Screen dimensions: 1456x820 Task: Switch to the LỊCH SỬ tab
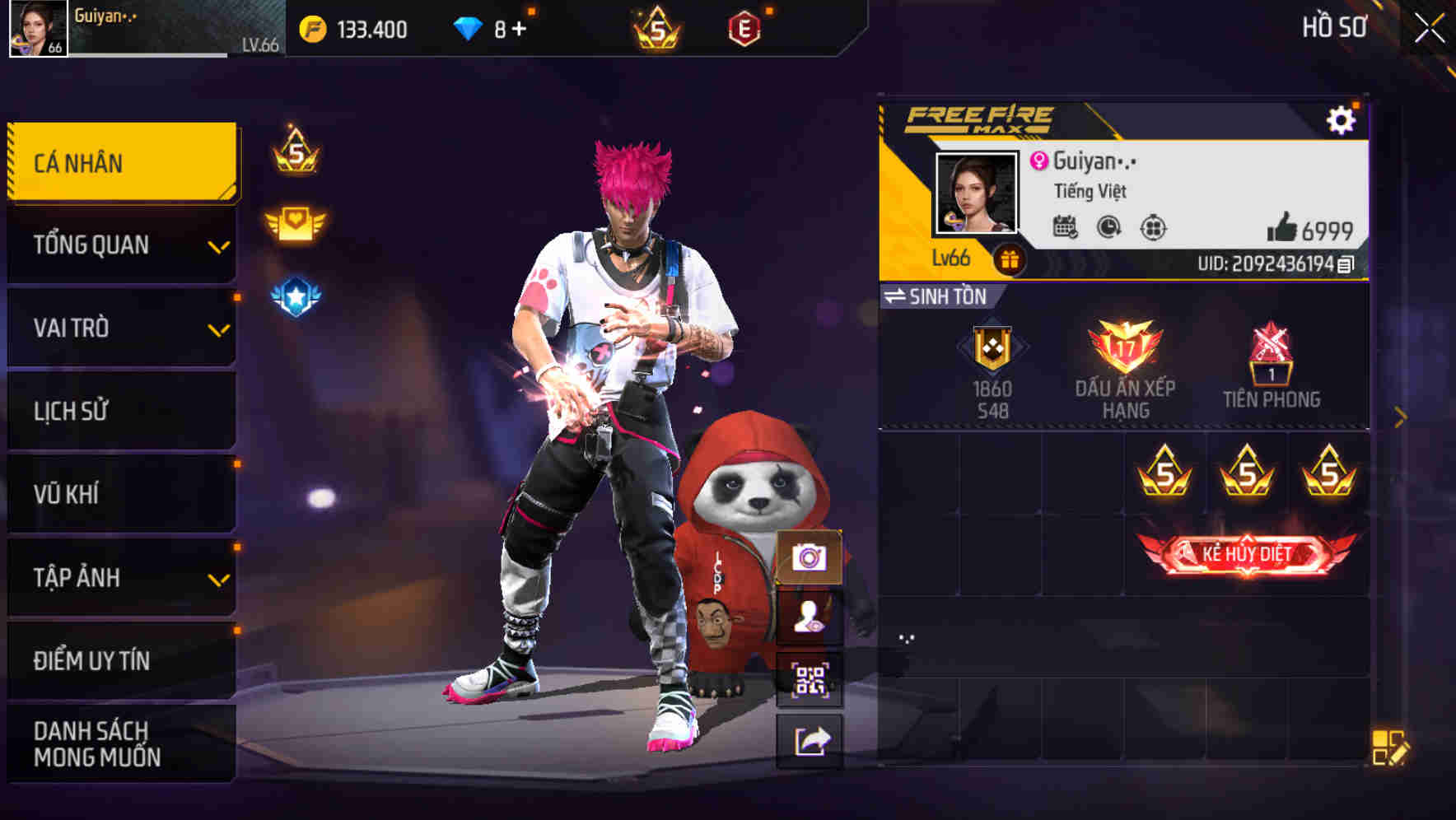pyautogui.click(x=120, y=411)
